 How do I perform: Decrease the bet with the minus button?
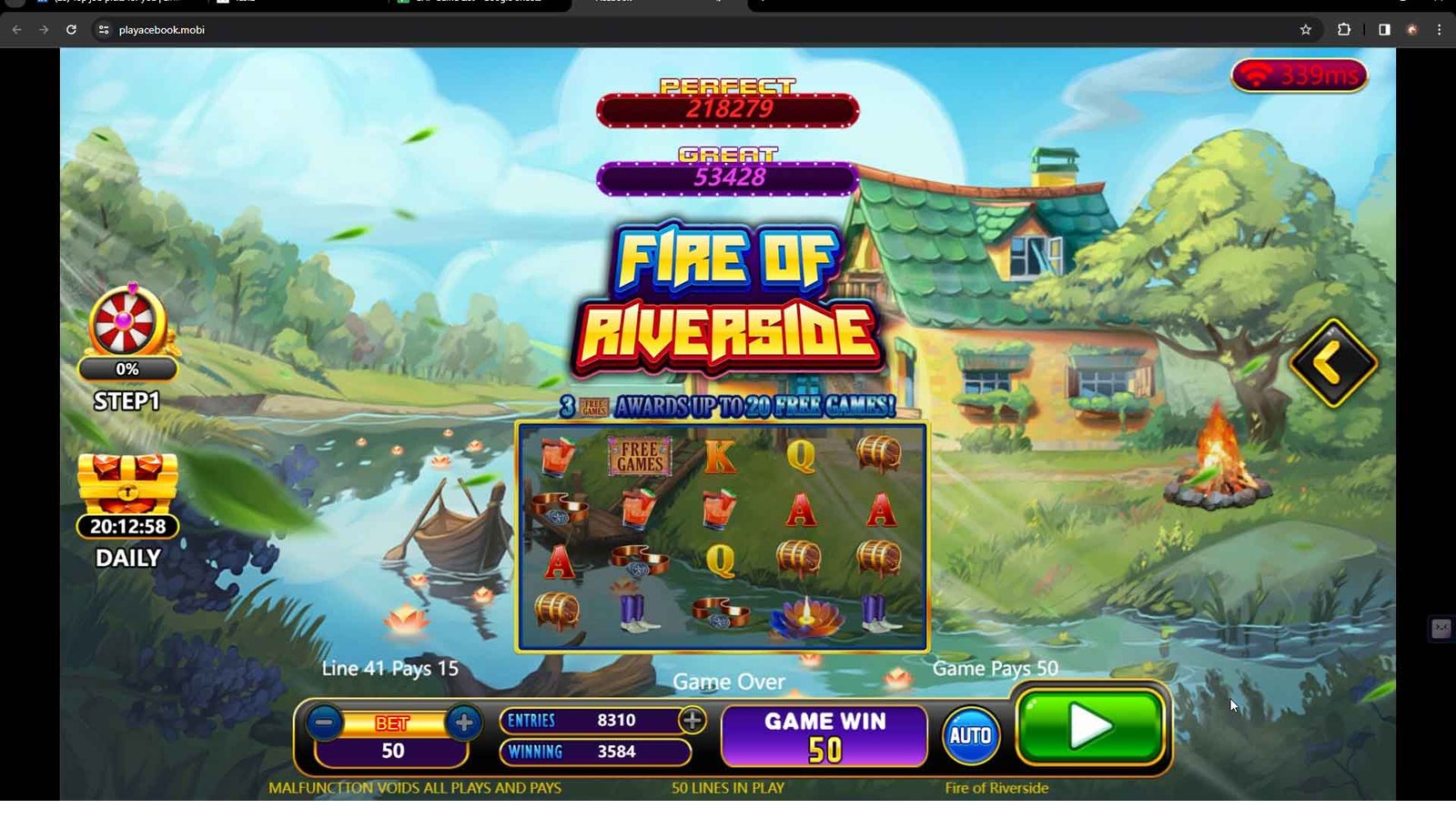pos(324,723)
